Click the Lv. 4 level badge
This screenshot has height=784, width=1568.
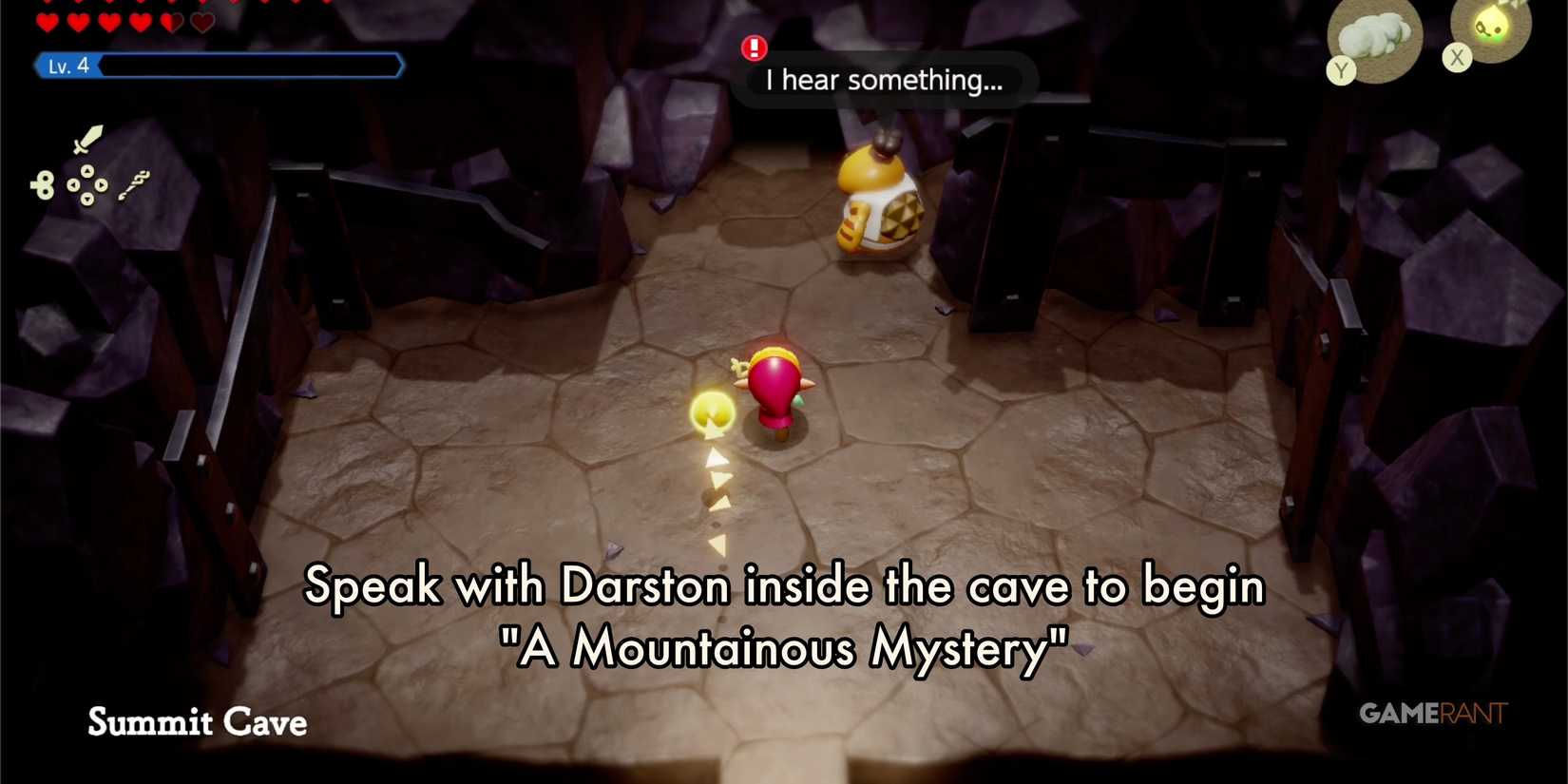[x=68, y=66]
